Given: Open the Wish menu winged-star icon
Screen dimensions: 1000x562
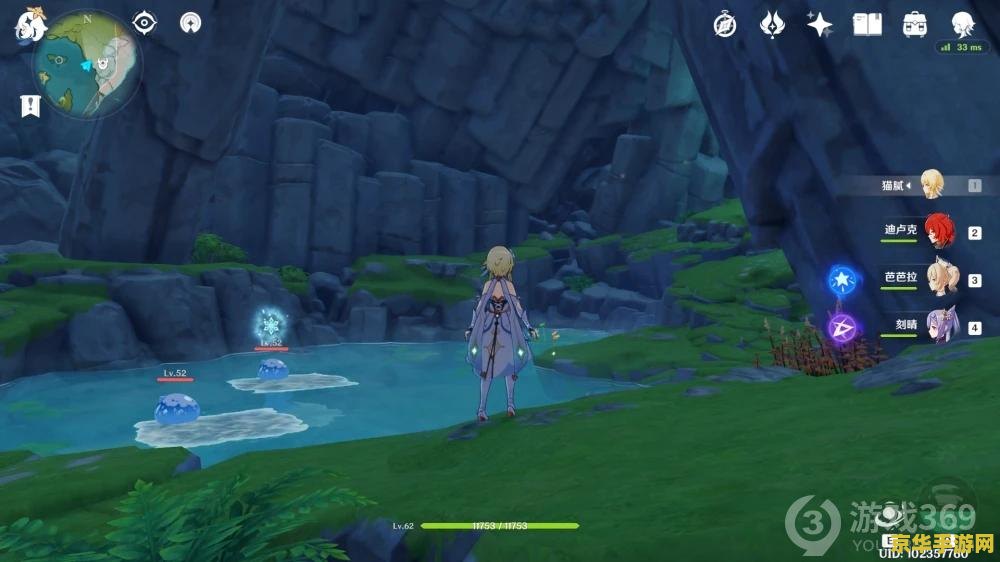Looking at the screenshot, I should (x=772, y=25).
